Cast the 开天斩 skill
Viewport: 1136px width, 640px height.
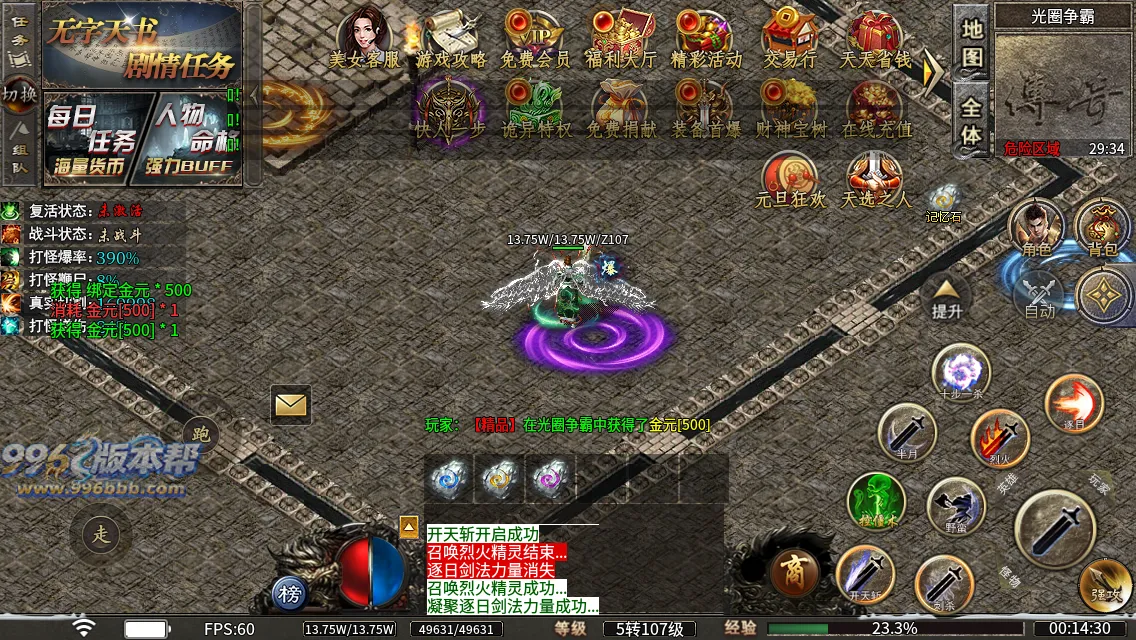864,574
